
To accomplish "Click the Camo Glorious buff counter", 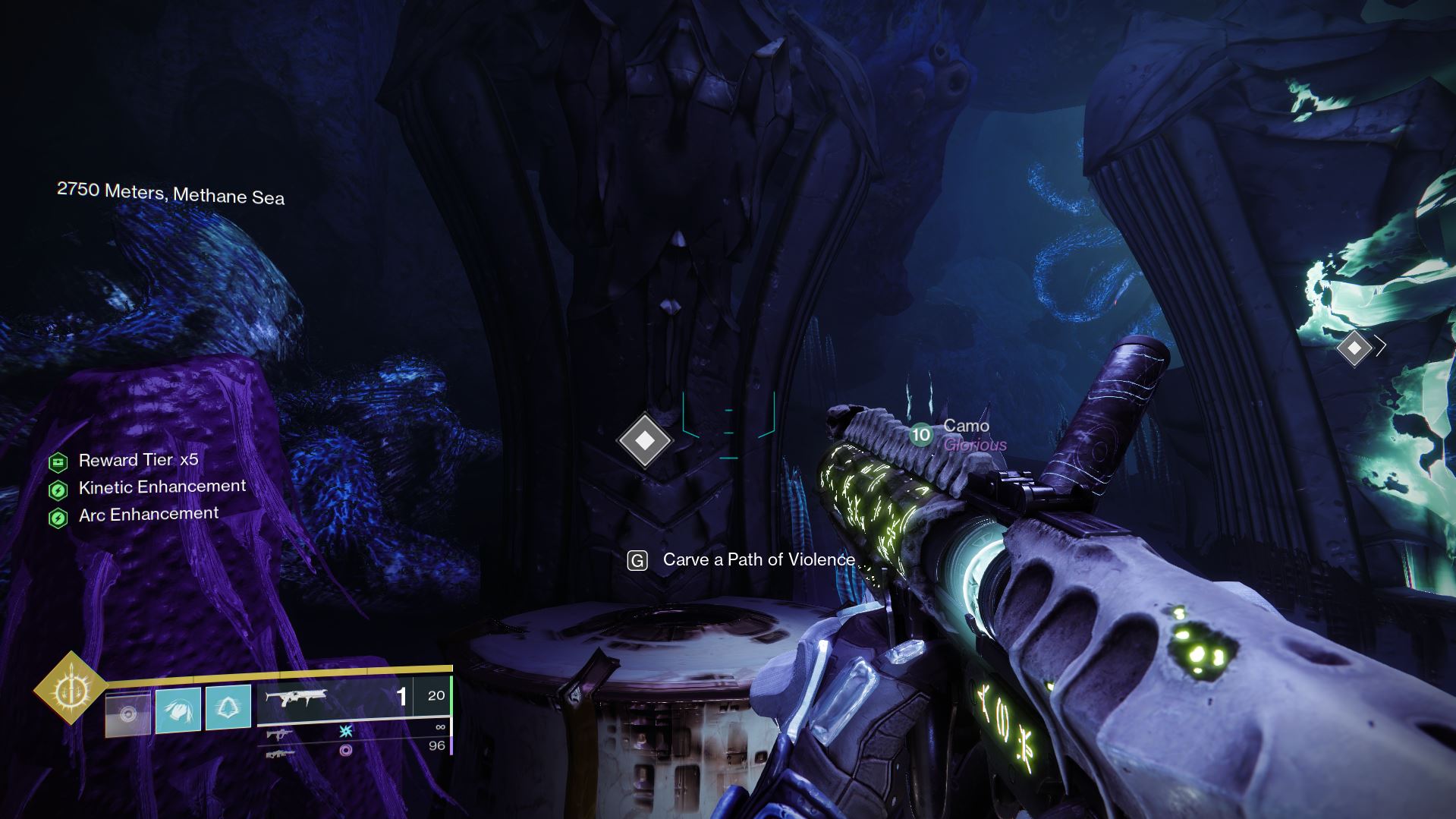I will pos(921,436).
